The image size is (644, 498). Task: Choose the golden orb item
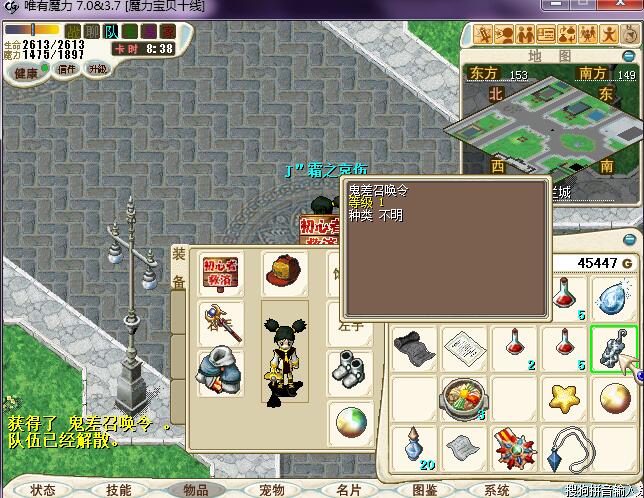[x=614, y=398]
